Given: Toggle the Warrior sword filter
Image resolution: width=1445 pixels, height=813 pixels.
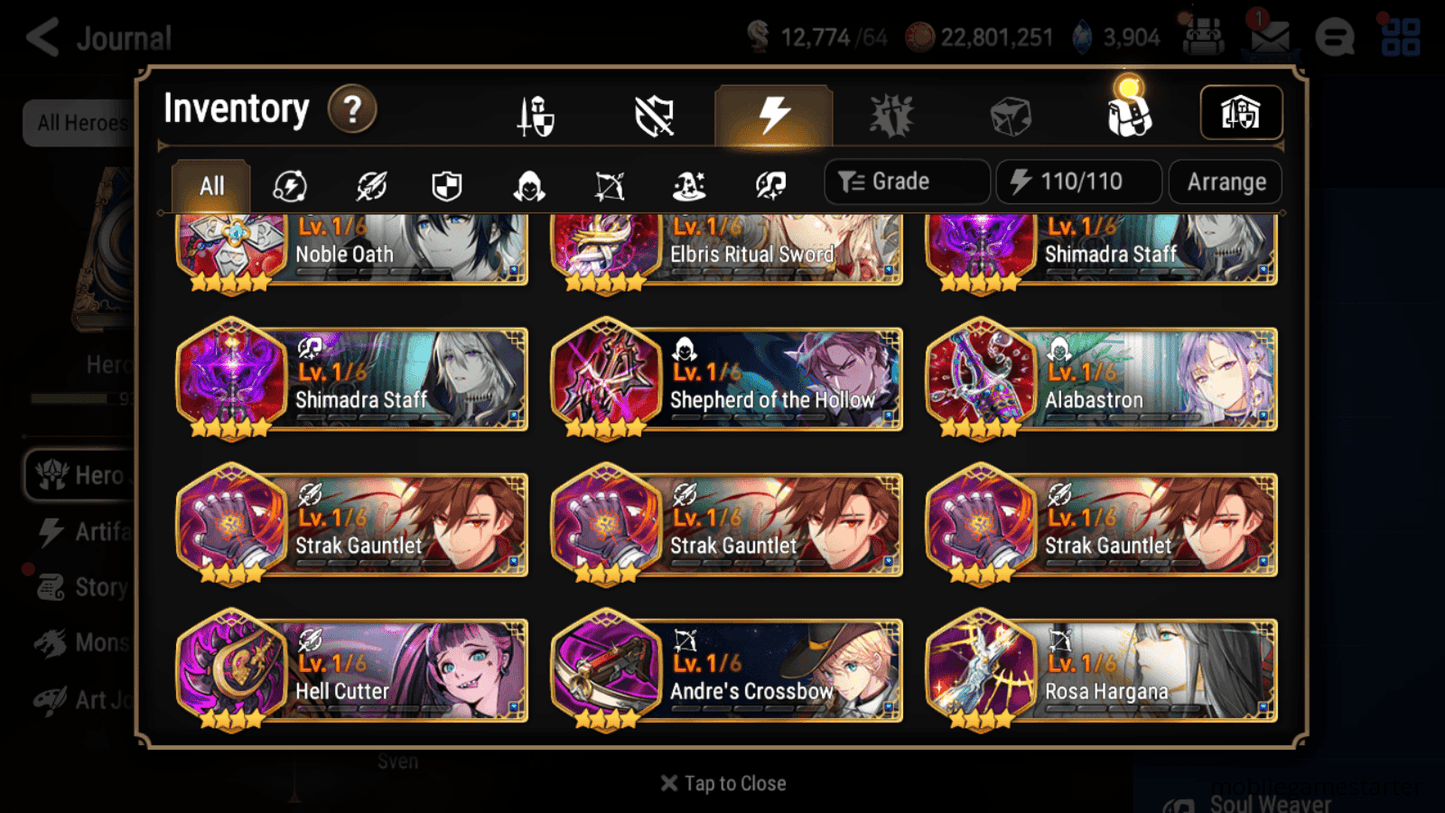Looking at the screenshot, I should [369, 184].
